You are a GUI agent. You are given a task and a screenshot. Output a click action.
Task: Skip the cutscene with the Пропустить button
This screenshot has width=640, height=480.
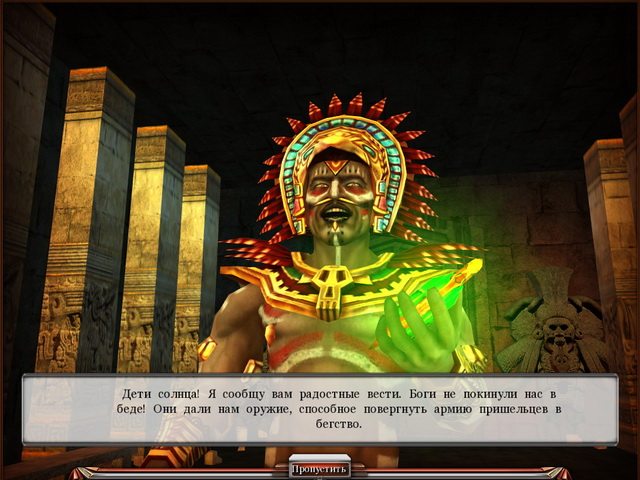coord(320,468)
